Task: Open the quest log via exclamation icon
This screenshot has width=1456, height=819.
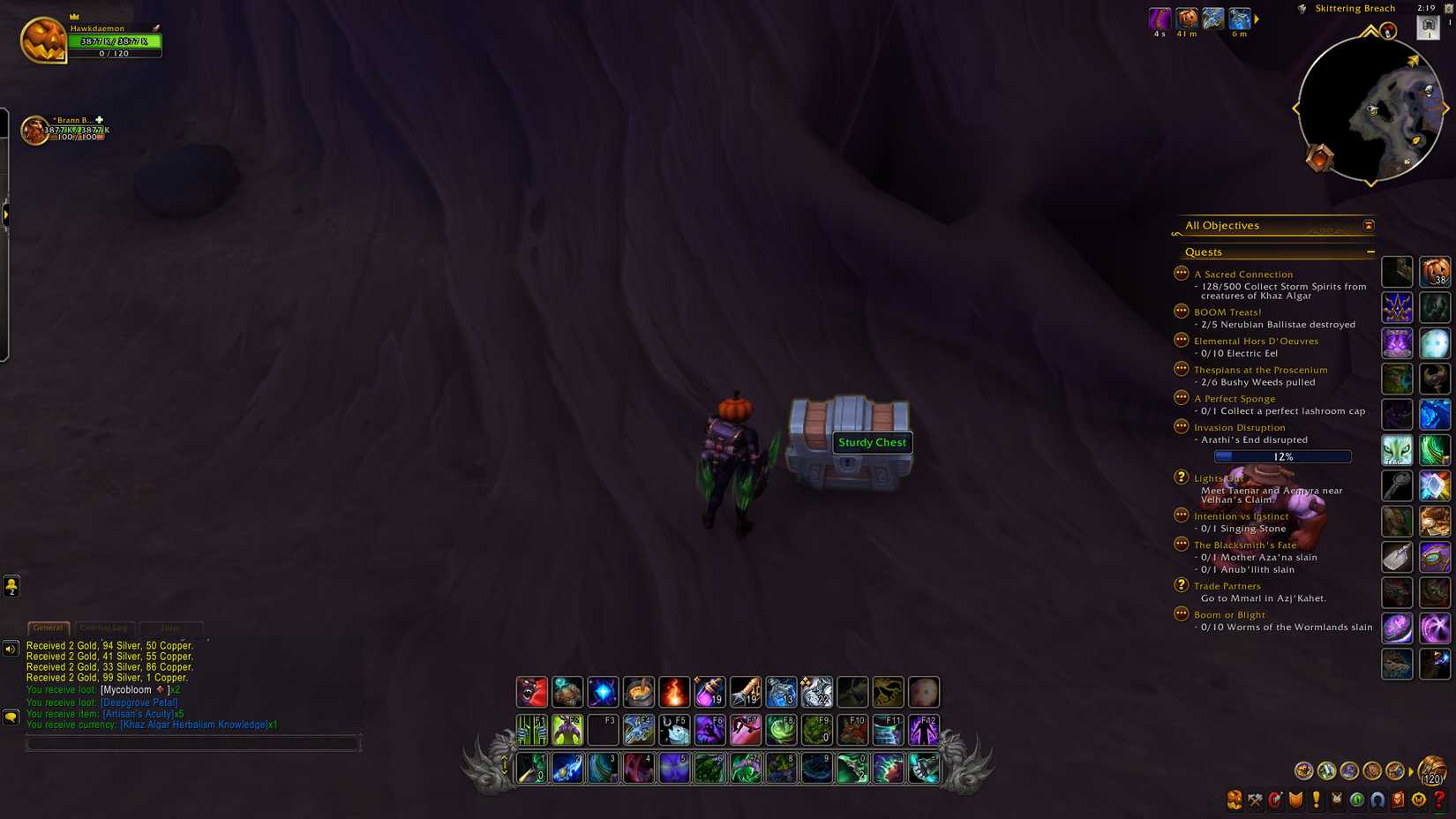Action: pyautogui.click(x=1315, y=800)
